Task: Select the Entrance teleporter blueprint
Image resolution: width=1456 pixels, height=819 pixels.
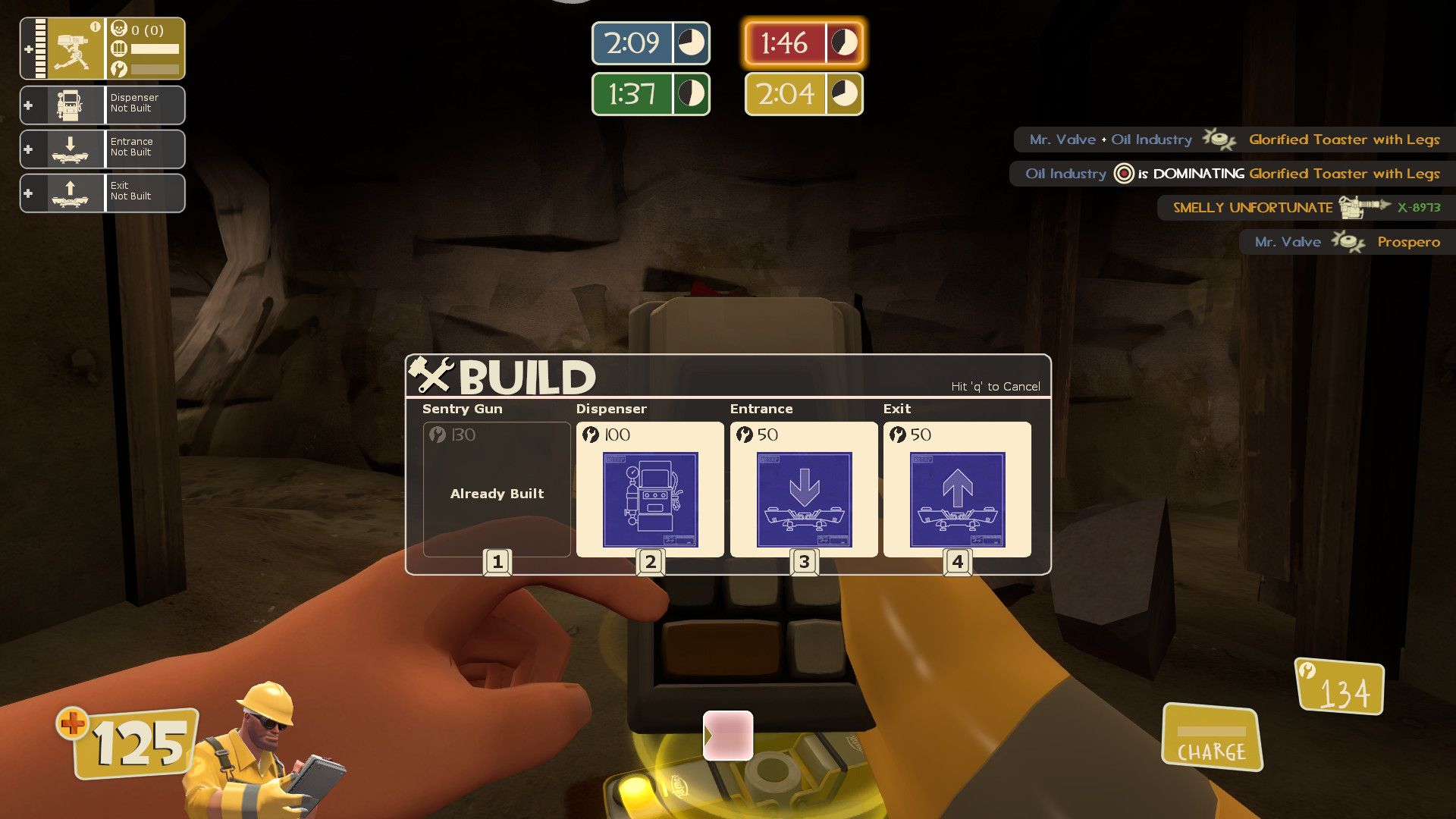Action: (804, 499)
